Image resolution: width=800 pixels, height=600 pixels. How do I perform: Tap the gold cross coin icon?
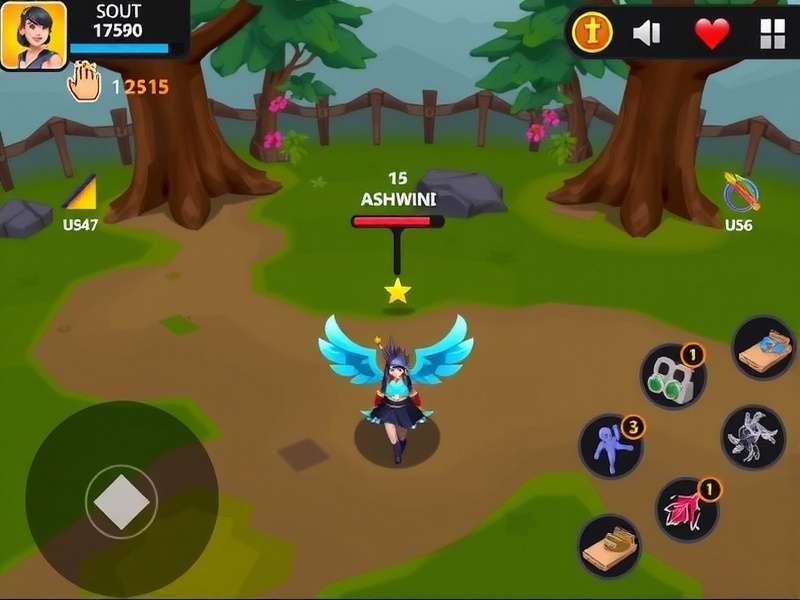pyautogui.click(x=591, y=34)
